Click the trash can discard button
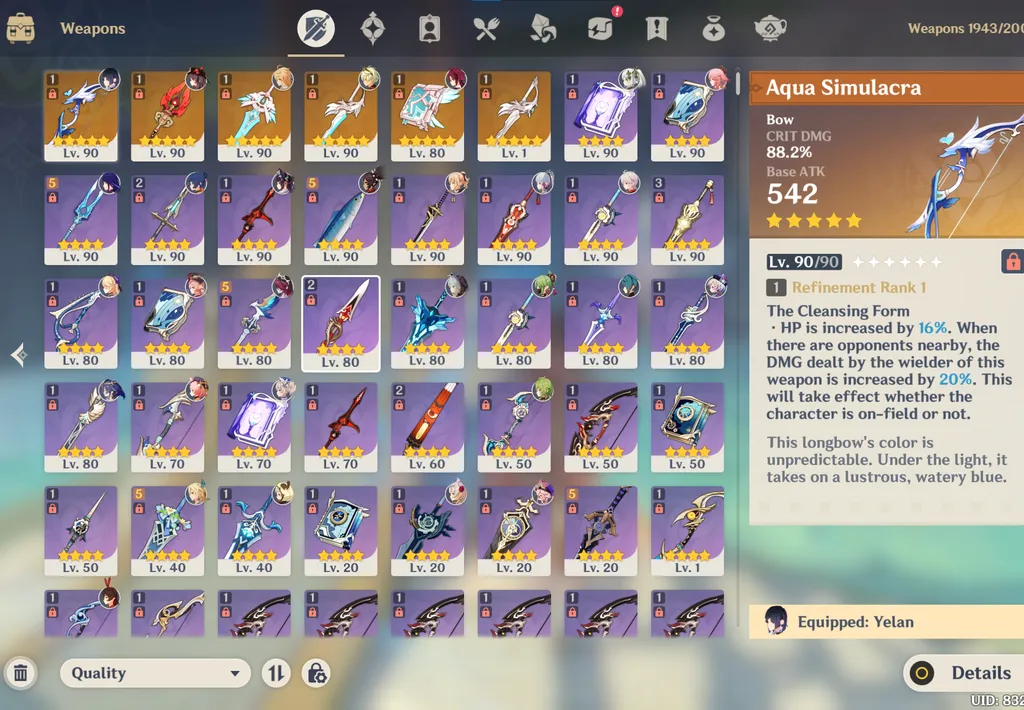This screenshot has height=710, width=1024. coord(20,673)
